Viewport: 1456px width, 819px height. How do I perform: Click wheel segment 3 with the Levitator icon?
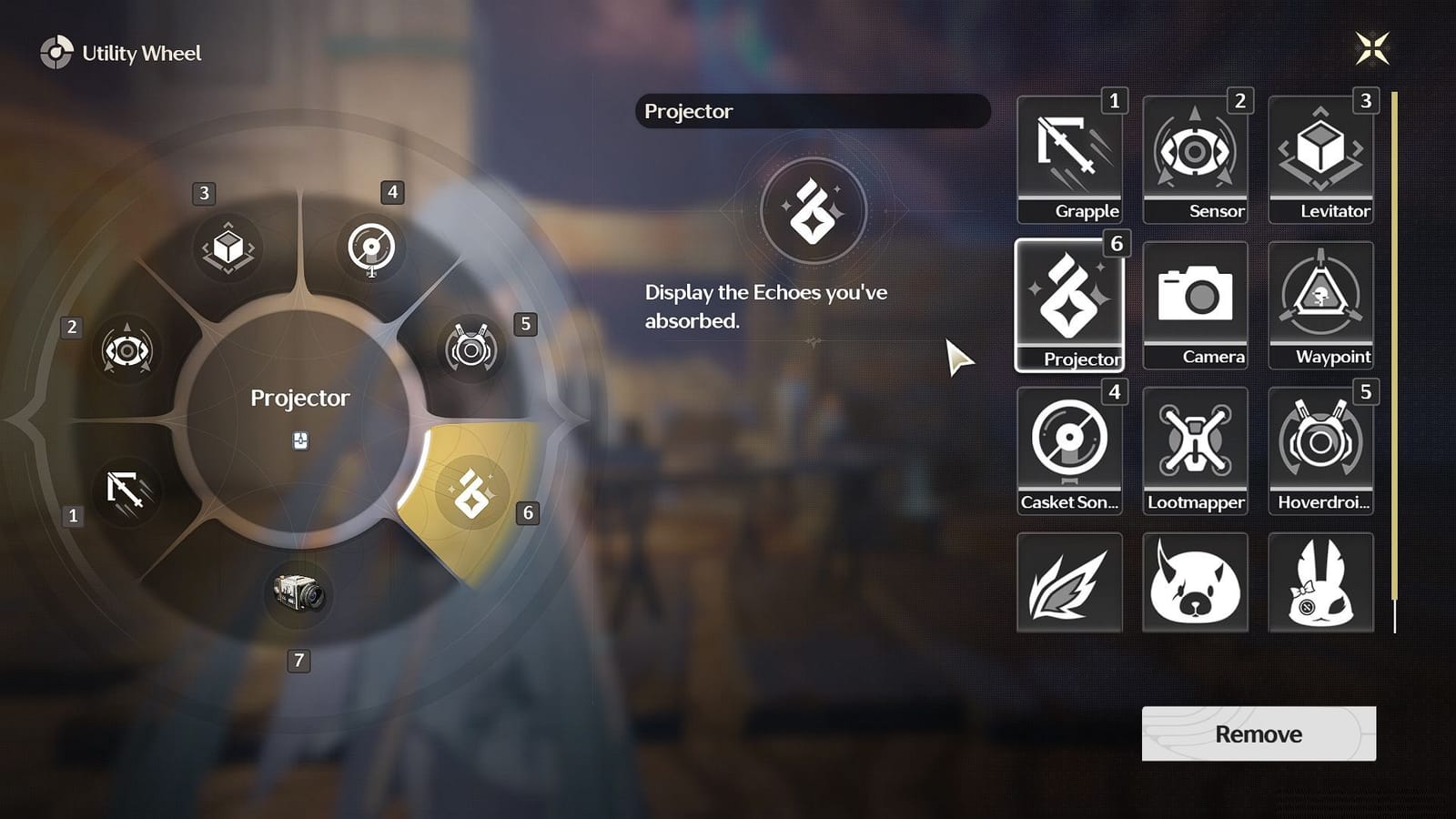pos(227,248)
